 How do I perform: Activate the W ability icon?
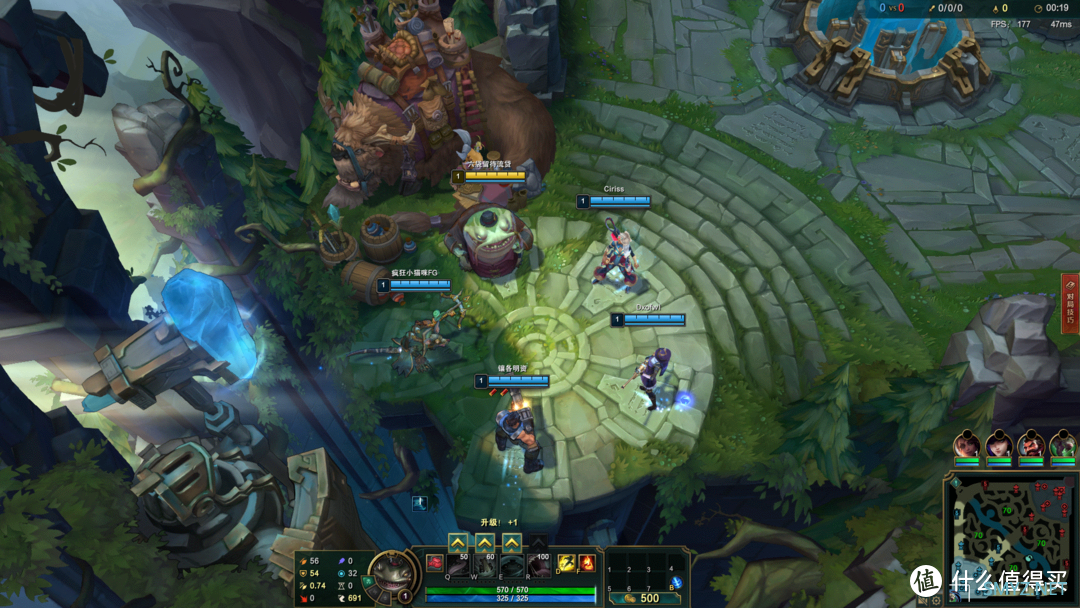click(x=486, y=567)
